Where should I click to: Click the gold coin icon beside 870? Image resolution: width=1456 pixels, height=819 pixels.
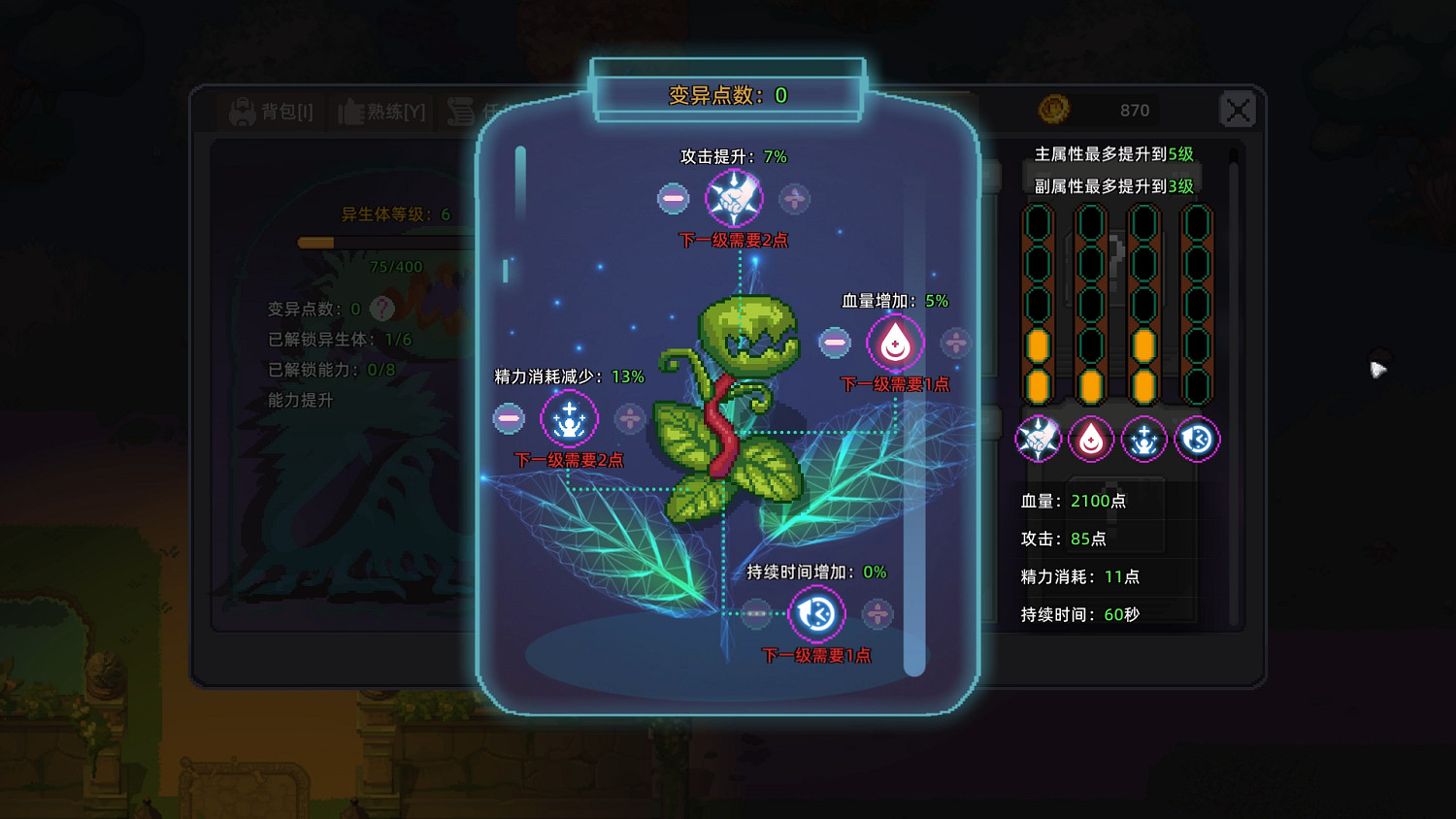click(1055, 109)
